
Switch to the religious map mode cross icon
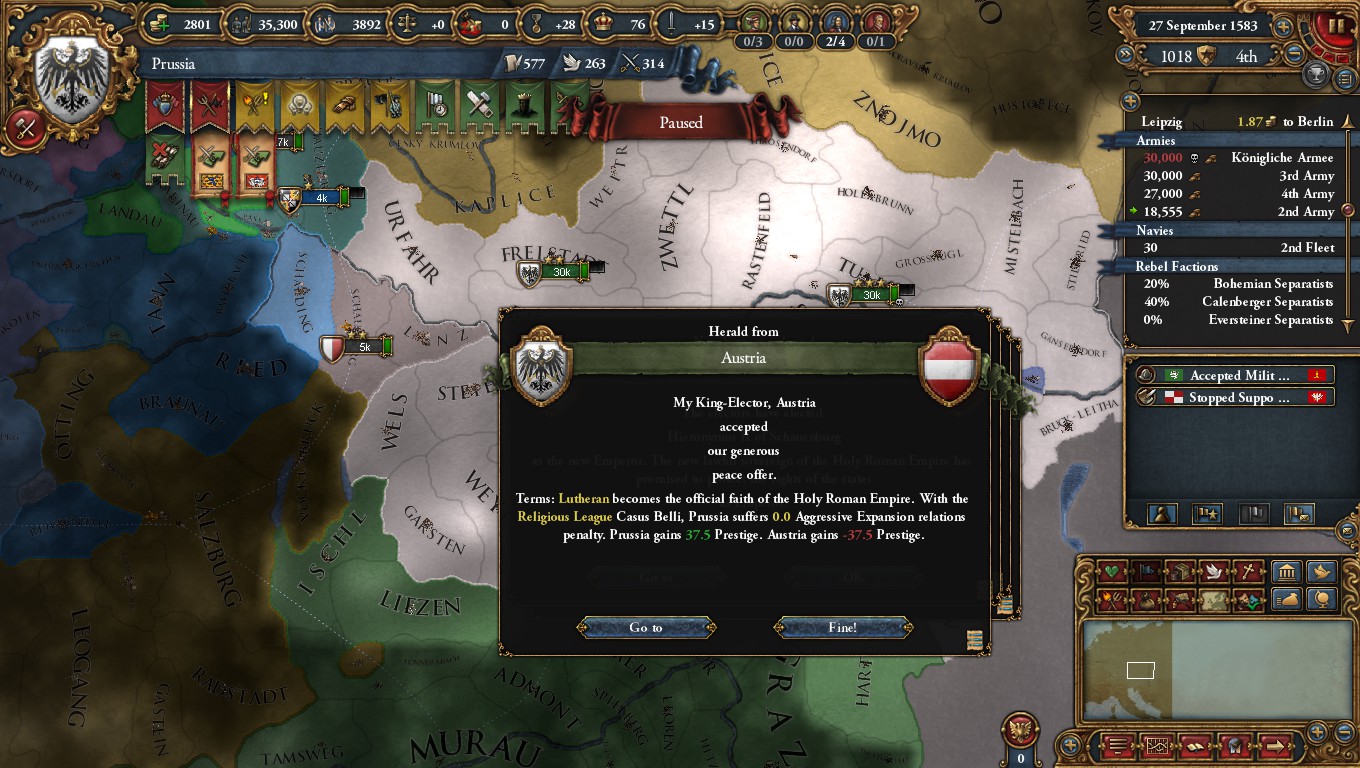click(x=1248, y=572)
